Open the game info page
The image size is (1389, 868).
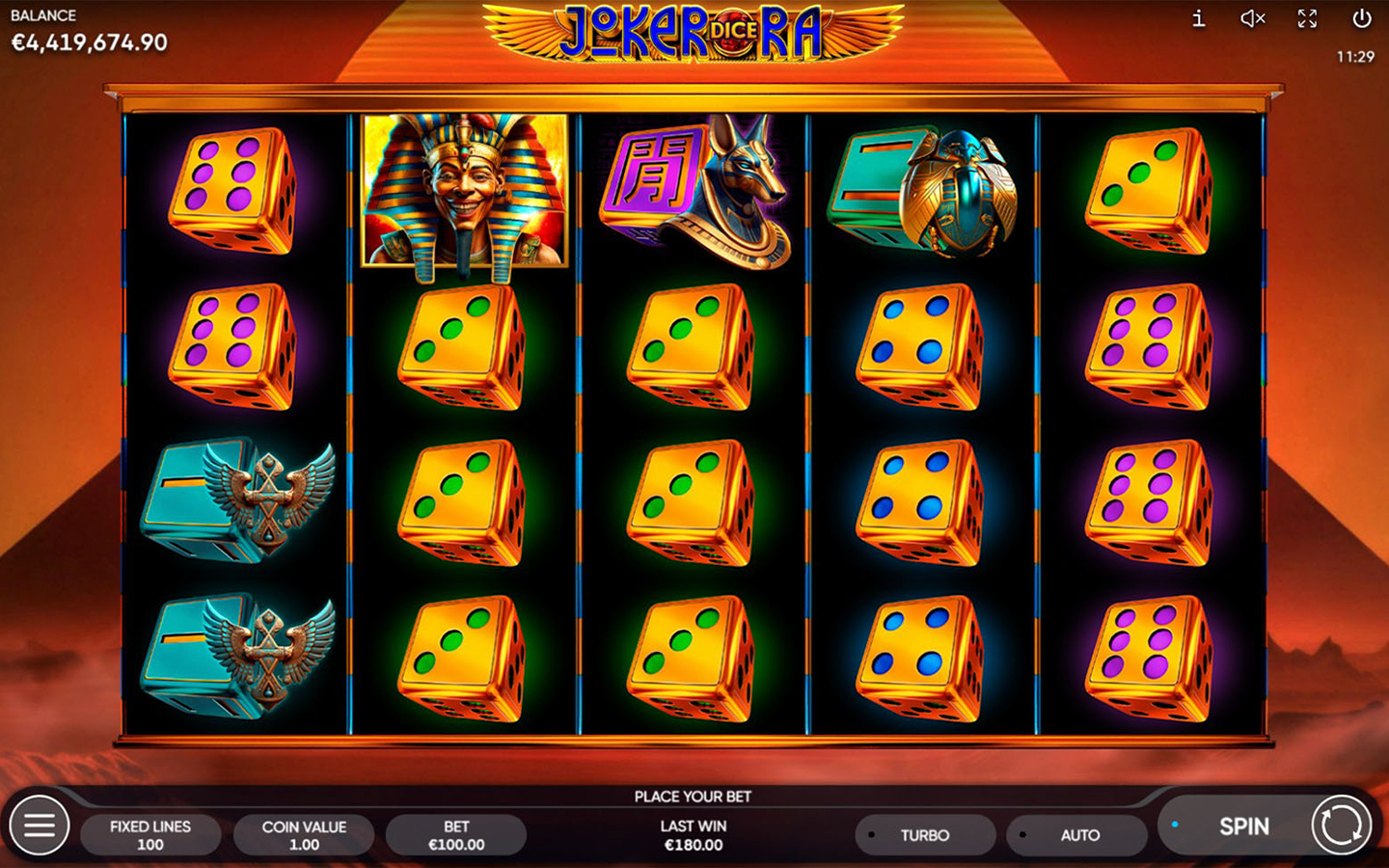coord(1198,18)
